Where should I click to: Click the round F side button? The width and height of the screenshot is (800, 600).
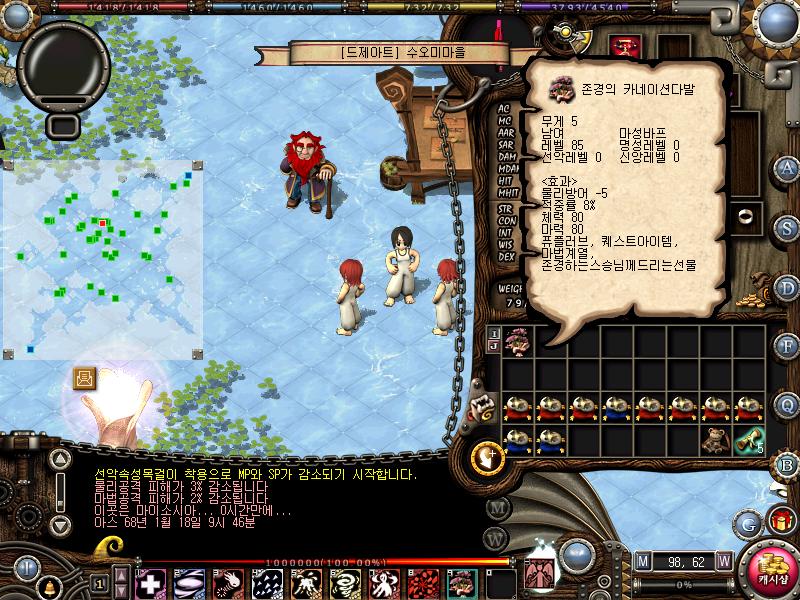787,346
